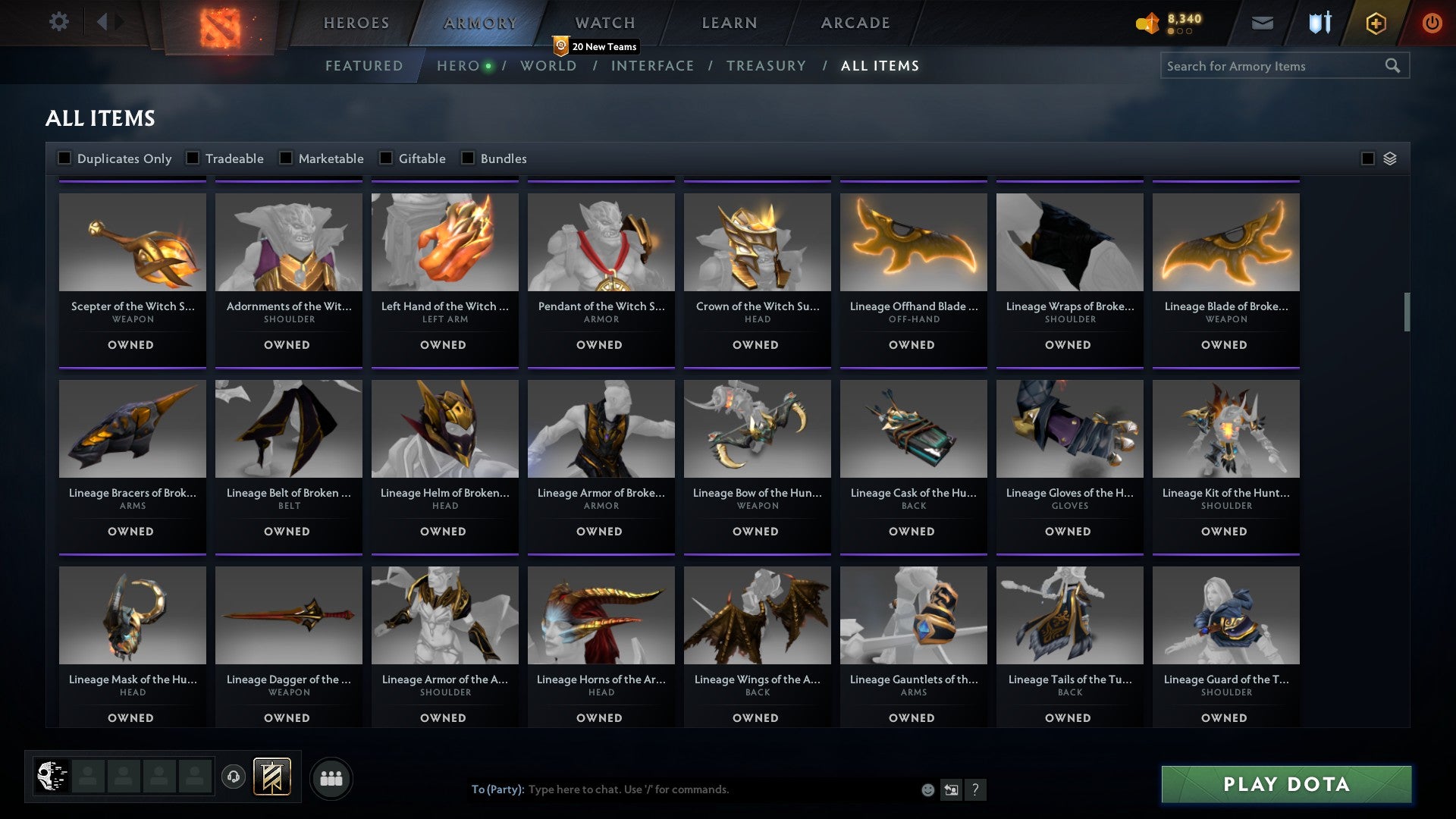Open the chat channel selector beside the help button
The image size is (1456, 819).
coord(950,789)
